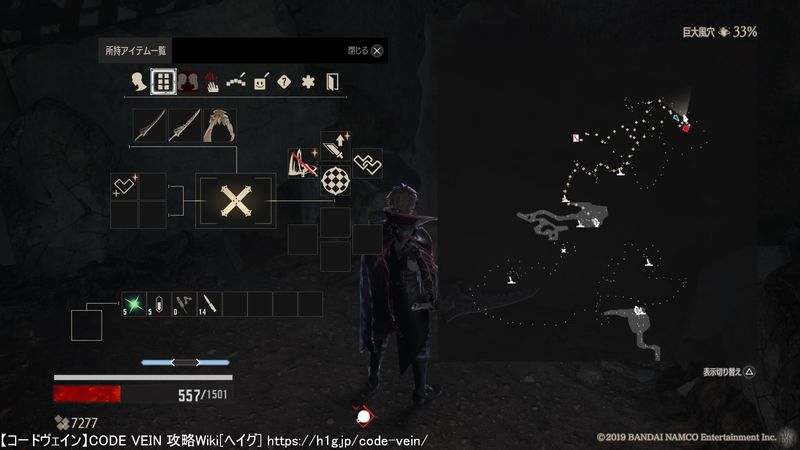The width and height of the screenshot is (800, 450).
Task: Choose the smiley face tab
Action: (260, 82)
